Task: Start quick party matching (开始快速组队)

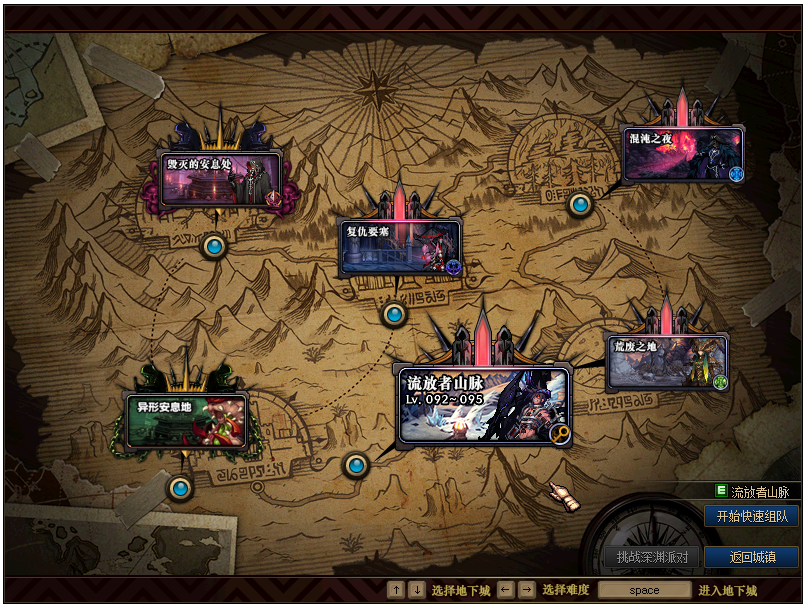Action: pyautogui.click(x=751, y=517)
